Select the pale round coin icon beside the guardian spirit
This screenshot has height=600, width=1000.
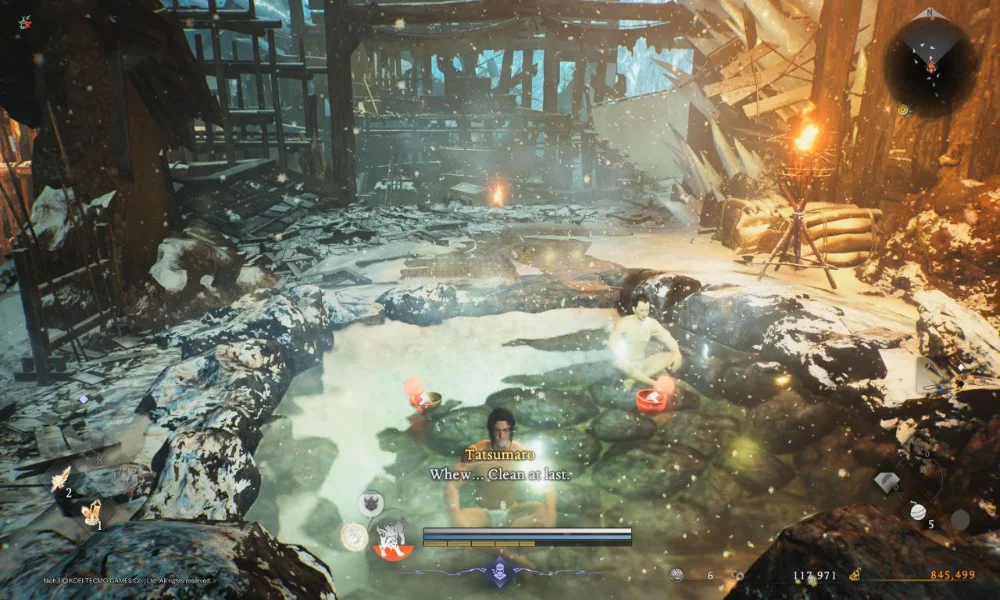(352, 537)
